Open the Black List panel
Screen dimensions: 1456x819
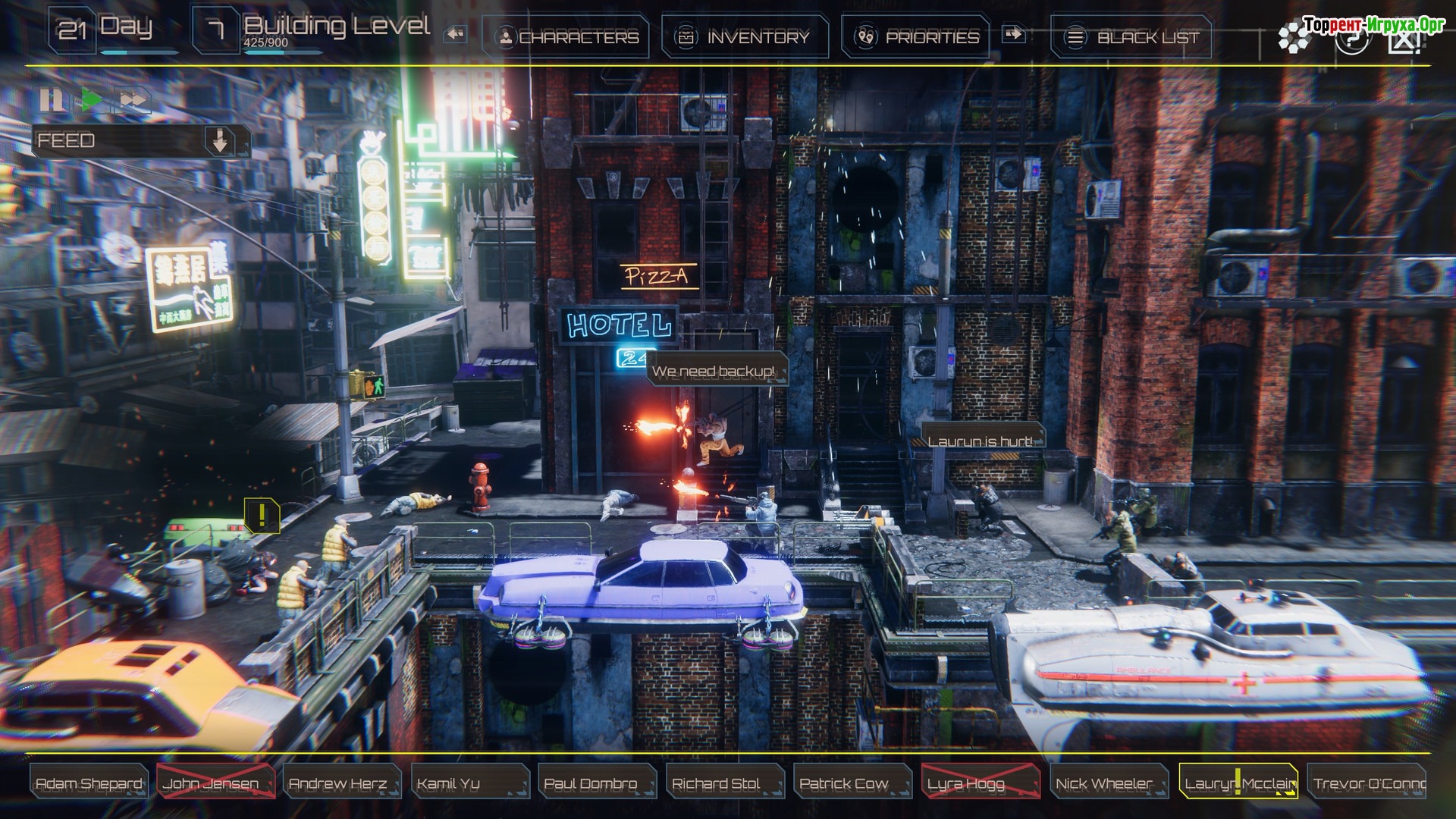click(1132, 36)
